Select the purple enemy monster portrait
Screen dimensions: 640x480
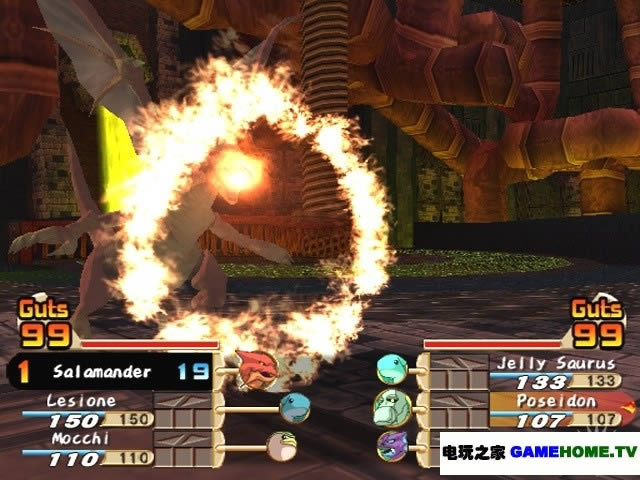[x=391, y=444]
